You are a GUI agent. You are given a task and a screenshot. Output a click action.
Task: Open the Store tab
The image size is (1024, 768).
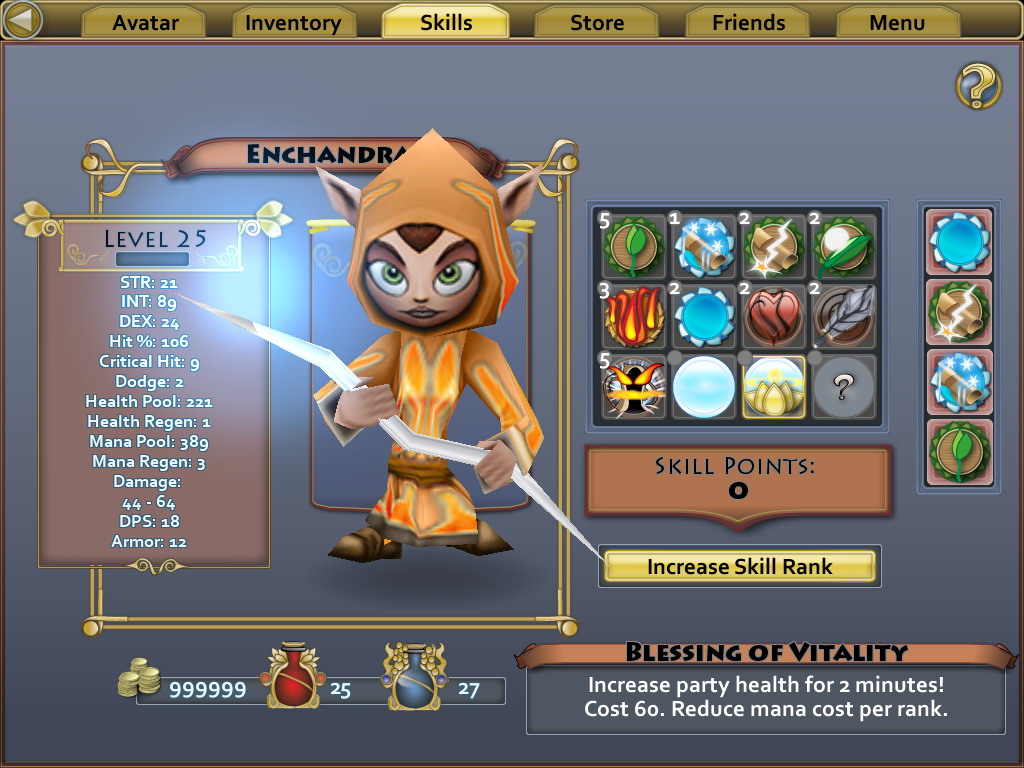597,22
